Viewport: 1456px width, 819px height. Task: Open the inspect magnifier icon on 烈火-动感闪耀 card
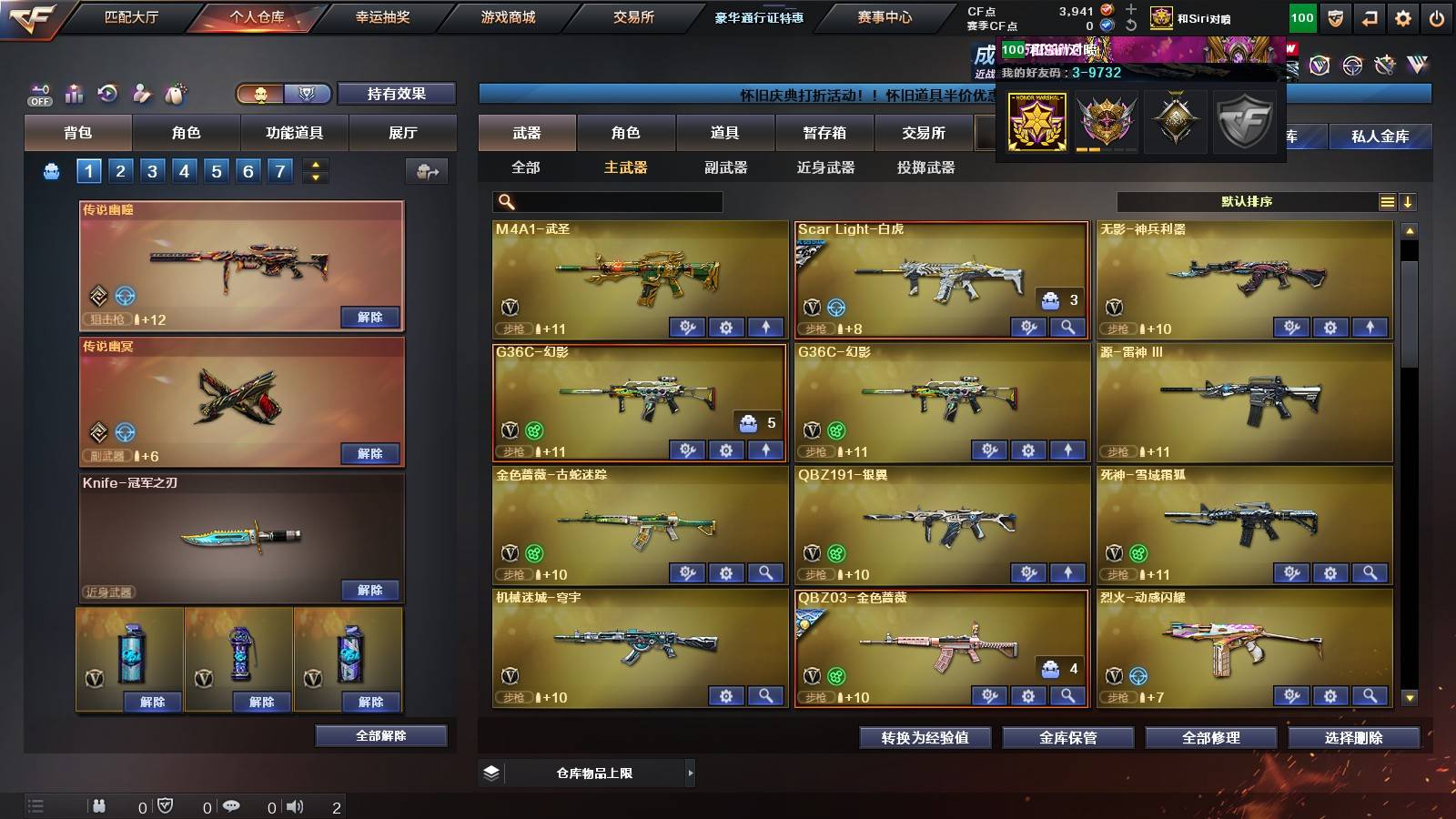pos(1370,697)
